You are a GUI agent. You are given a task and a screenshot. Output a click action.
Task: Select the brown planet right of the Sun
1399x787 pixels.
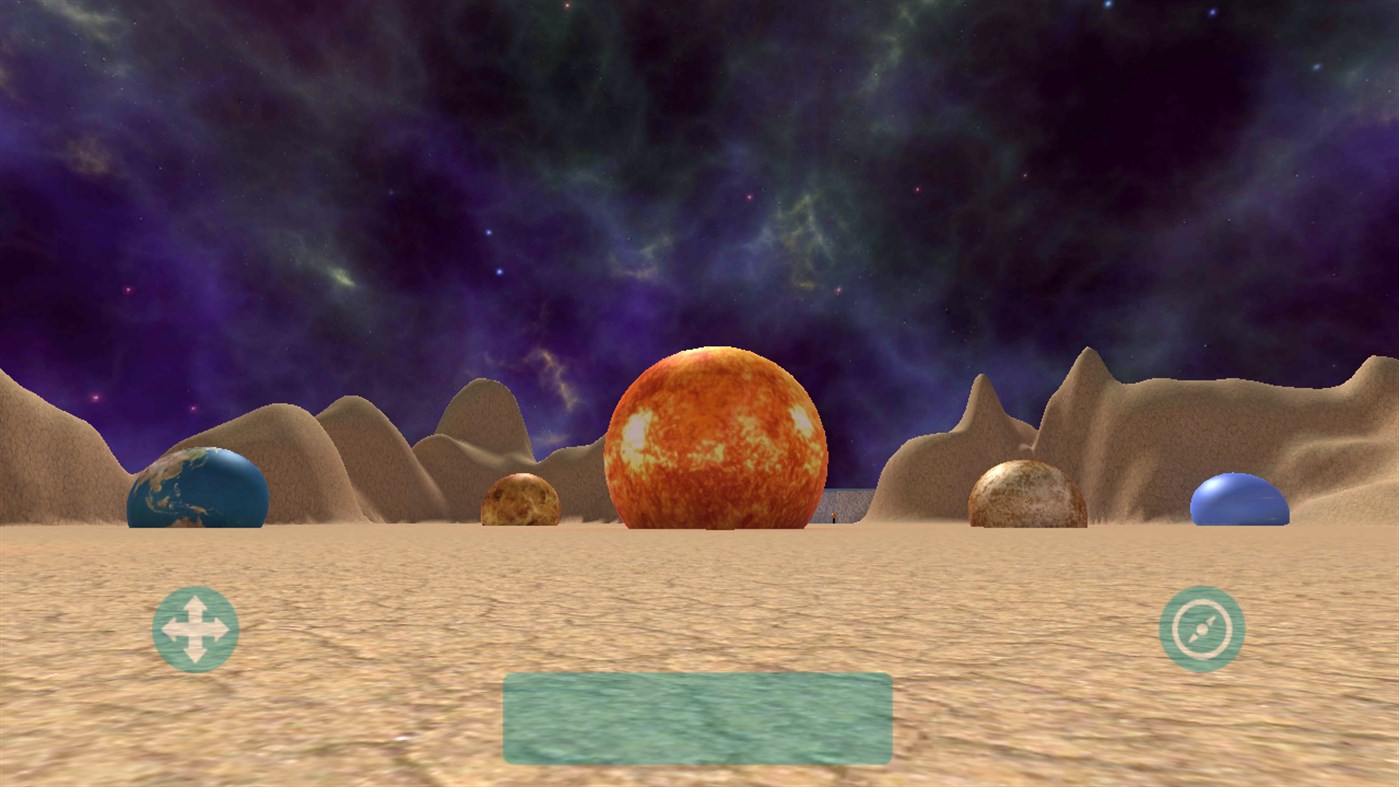pyautogui.click(x=1027, y=493)
